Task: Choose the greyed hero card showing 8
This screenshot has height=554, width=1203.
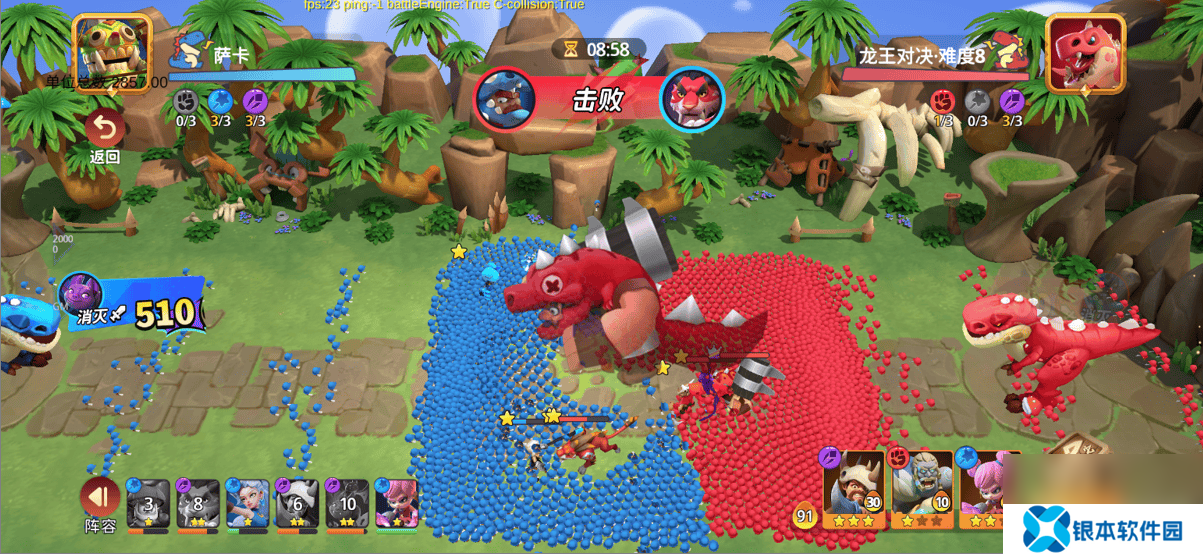Action: [197, 503]
